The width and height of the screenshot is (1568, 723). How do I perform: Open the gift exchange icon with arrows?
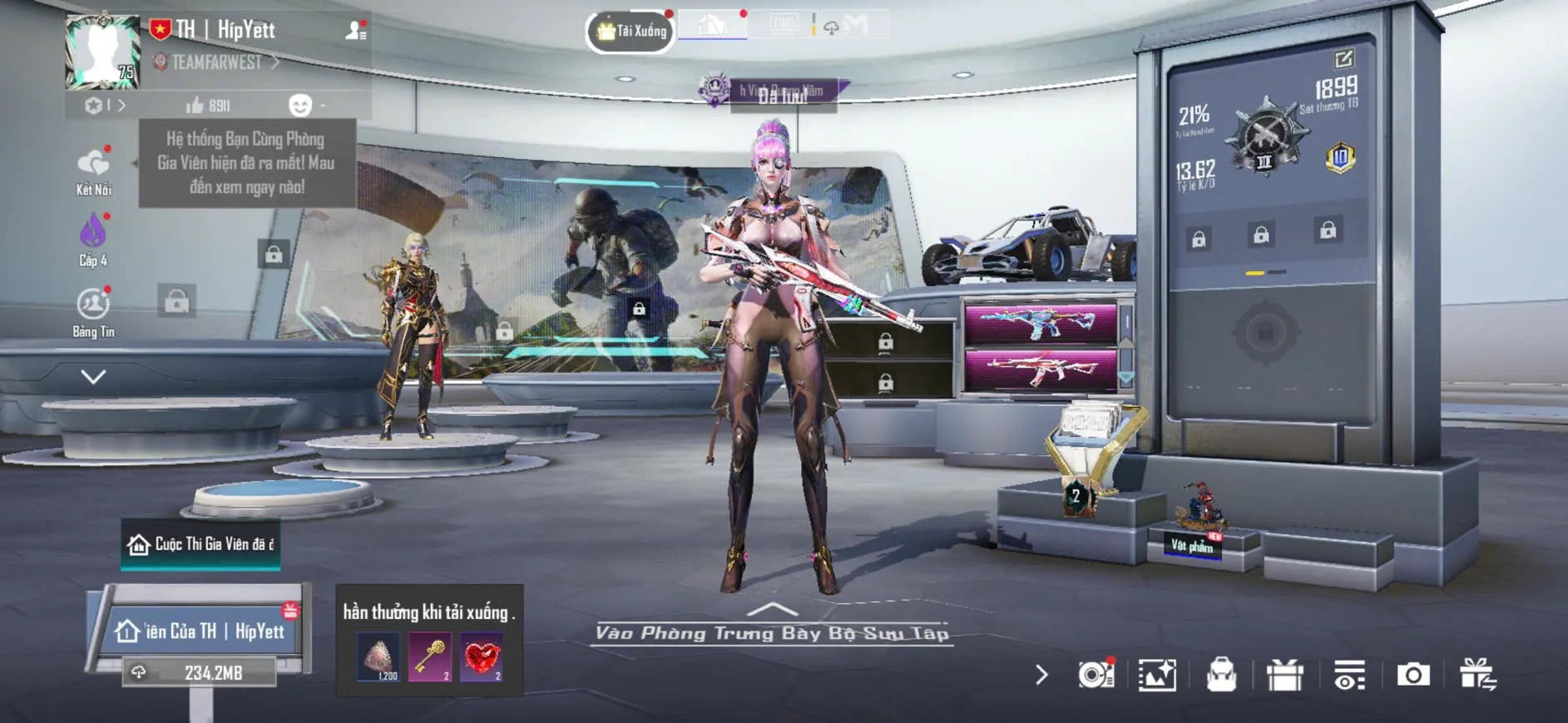(x=1477, y=675)
